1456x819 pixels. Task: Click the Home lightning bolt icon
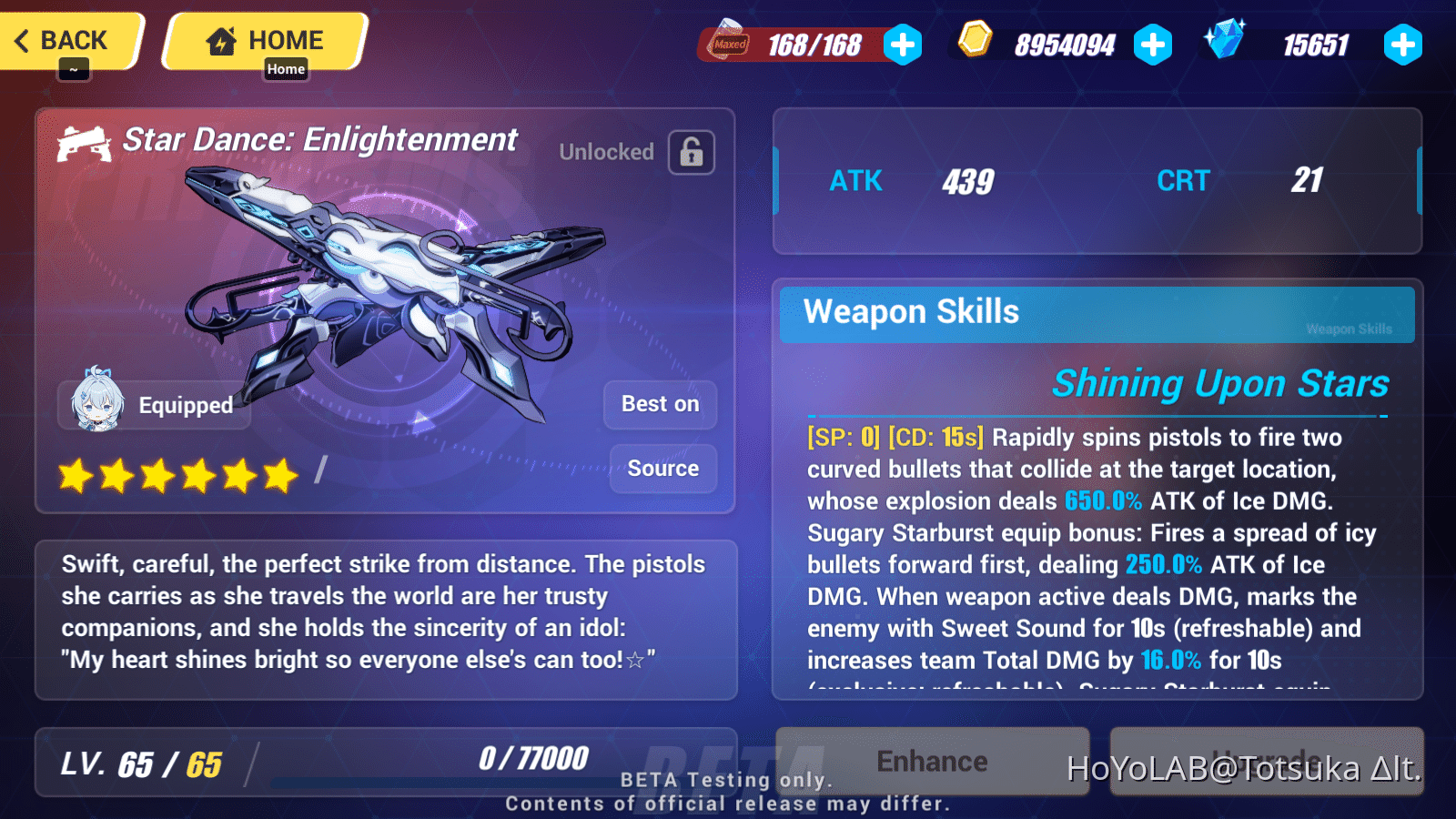tap(219, 39)
